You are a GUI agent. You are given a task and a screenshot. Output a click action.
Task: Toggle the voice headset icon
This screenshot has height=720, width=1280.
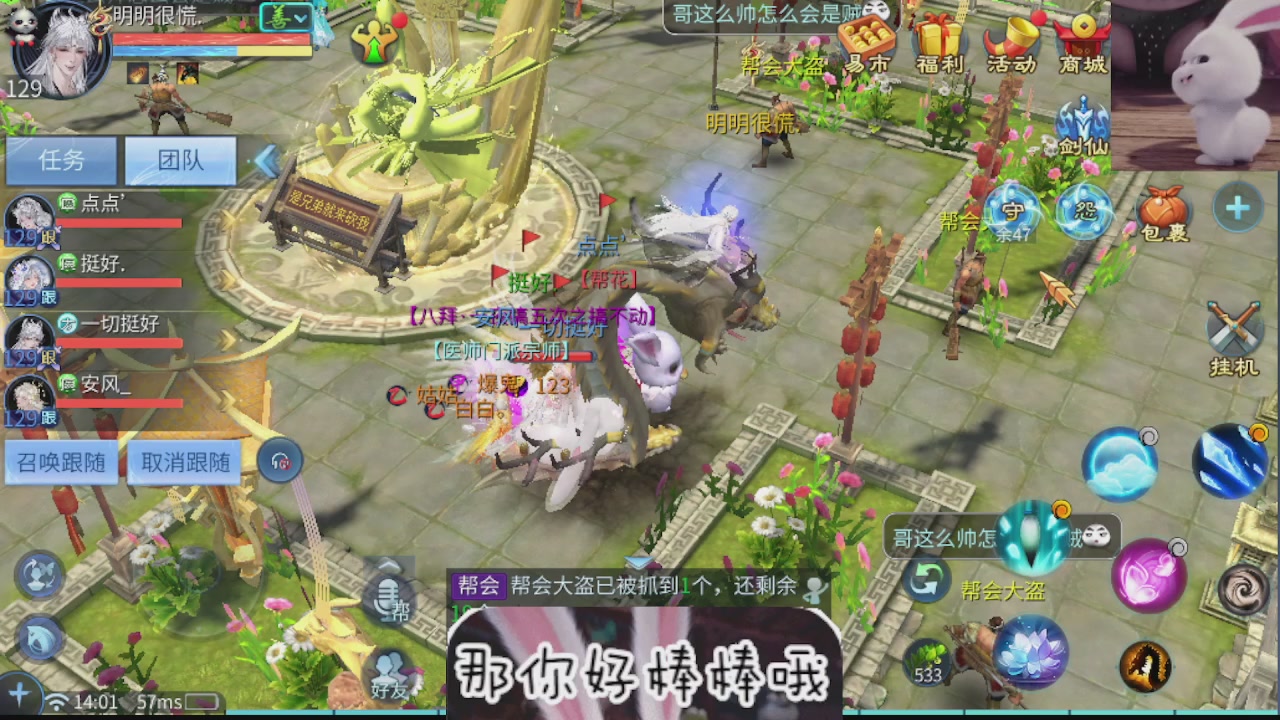[282, 460]
